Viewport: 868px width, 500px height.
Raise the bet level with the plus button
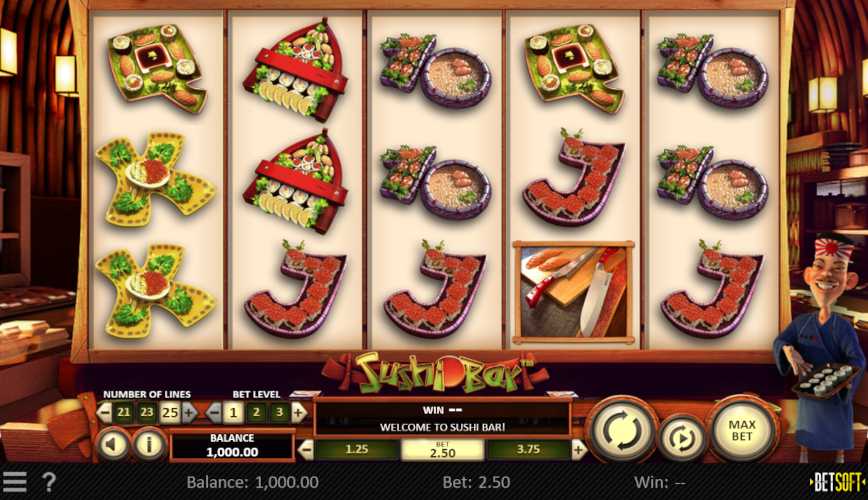click(x=300, y=411)
